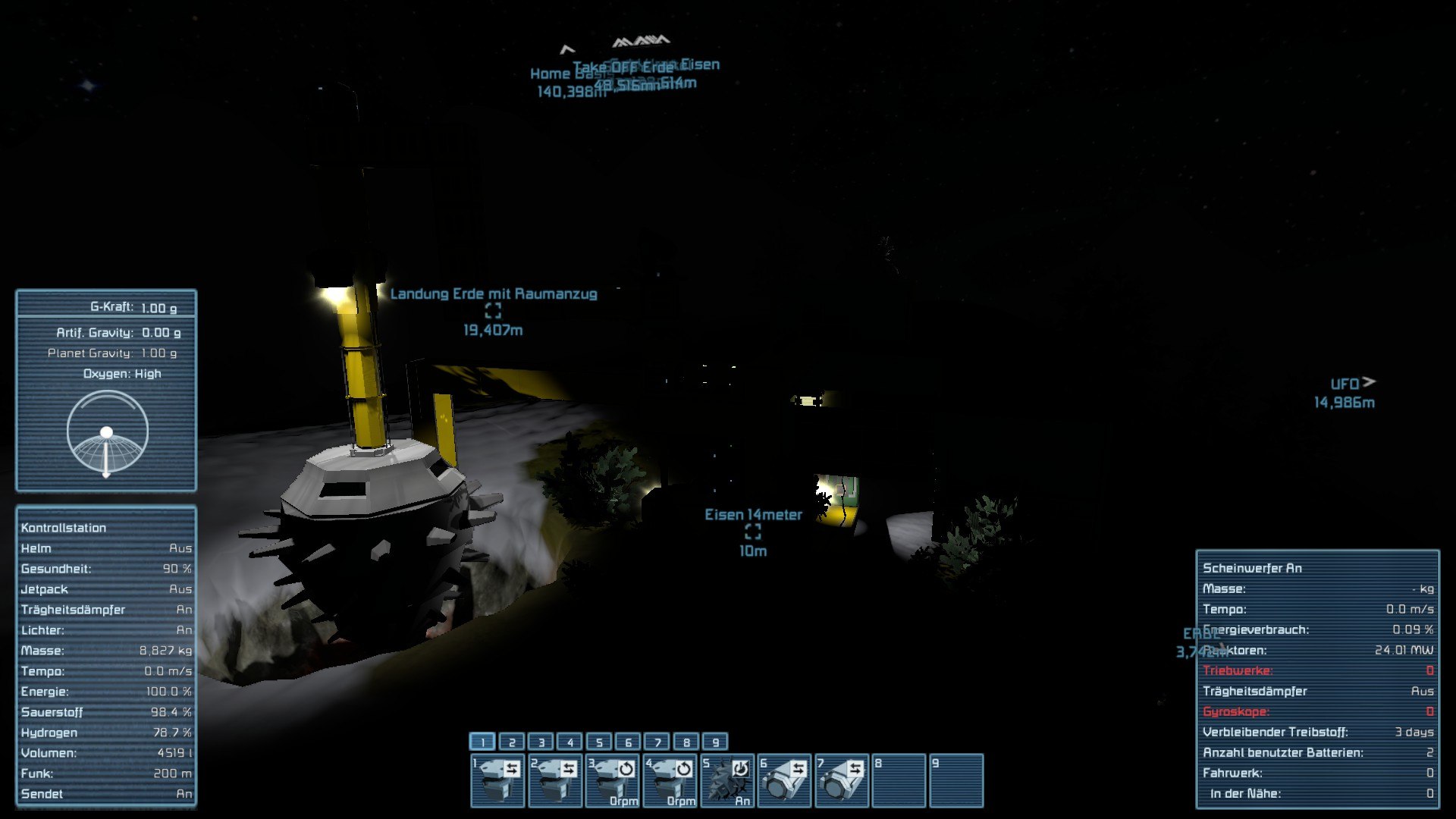Viewport: 1456px width, 819px height.
Task: Switch to hotbar page 5
Action: pos(599,742)
